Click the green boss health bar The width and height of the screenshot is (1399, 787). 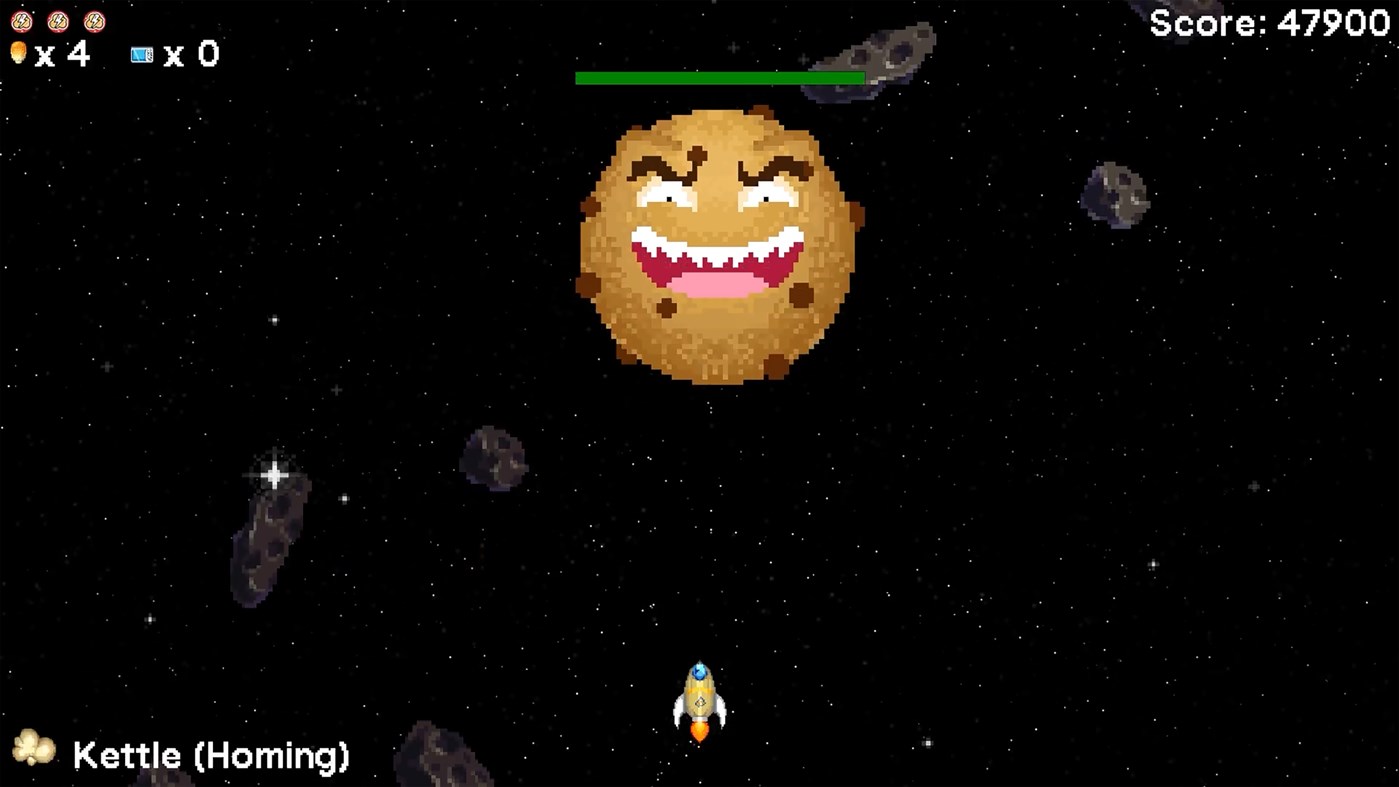(x=719, y=76)
